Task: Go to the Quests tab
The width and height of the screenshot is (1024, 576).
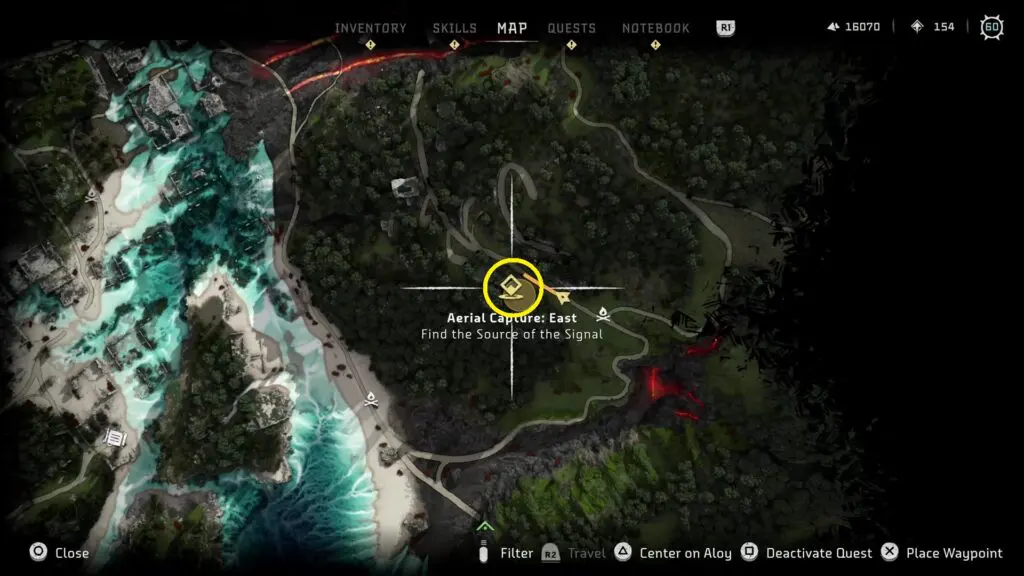Action: pos(571,28)
